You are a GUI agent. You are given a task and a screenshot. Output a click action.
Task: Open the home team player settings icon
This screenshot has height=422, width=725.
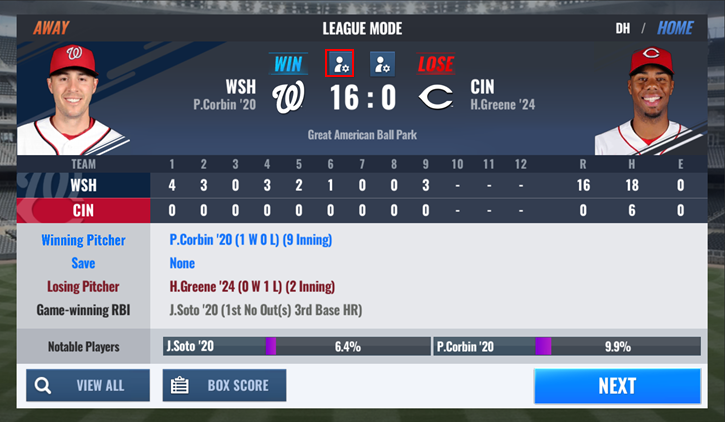pyautogui.click(x=382, y=64)
